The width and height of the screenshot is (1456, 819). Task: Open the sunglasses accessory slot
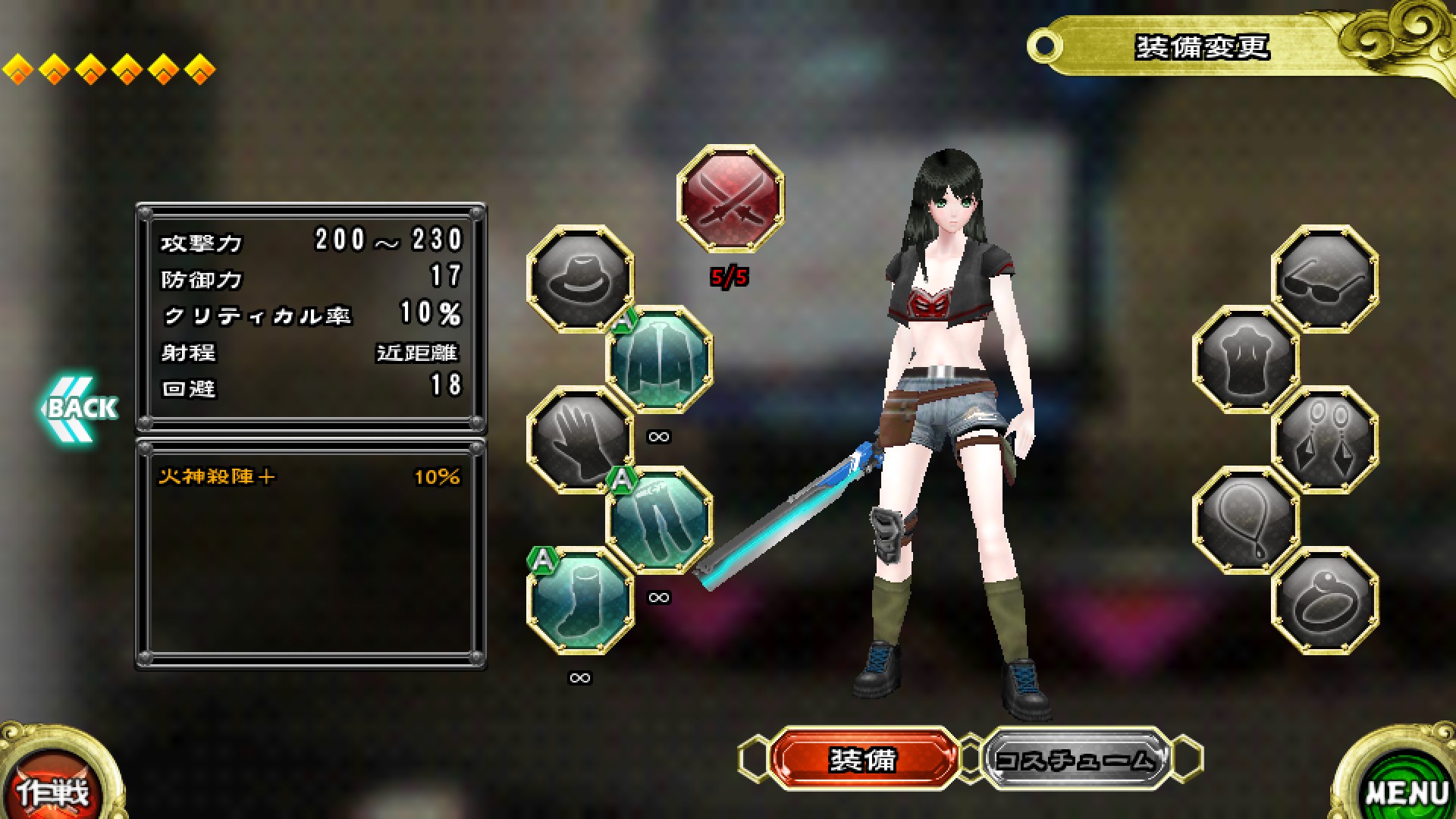1325,278
